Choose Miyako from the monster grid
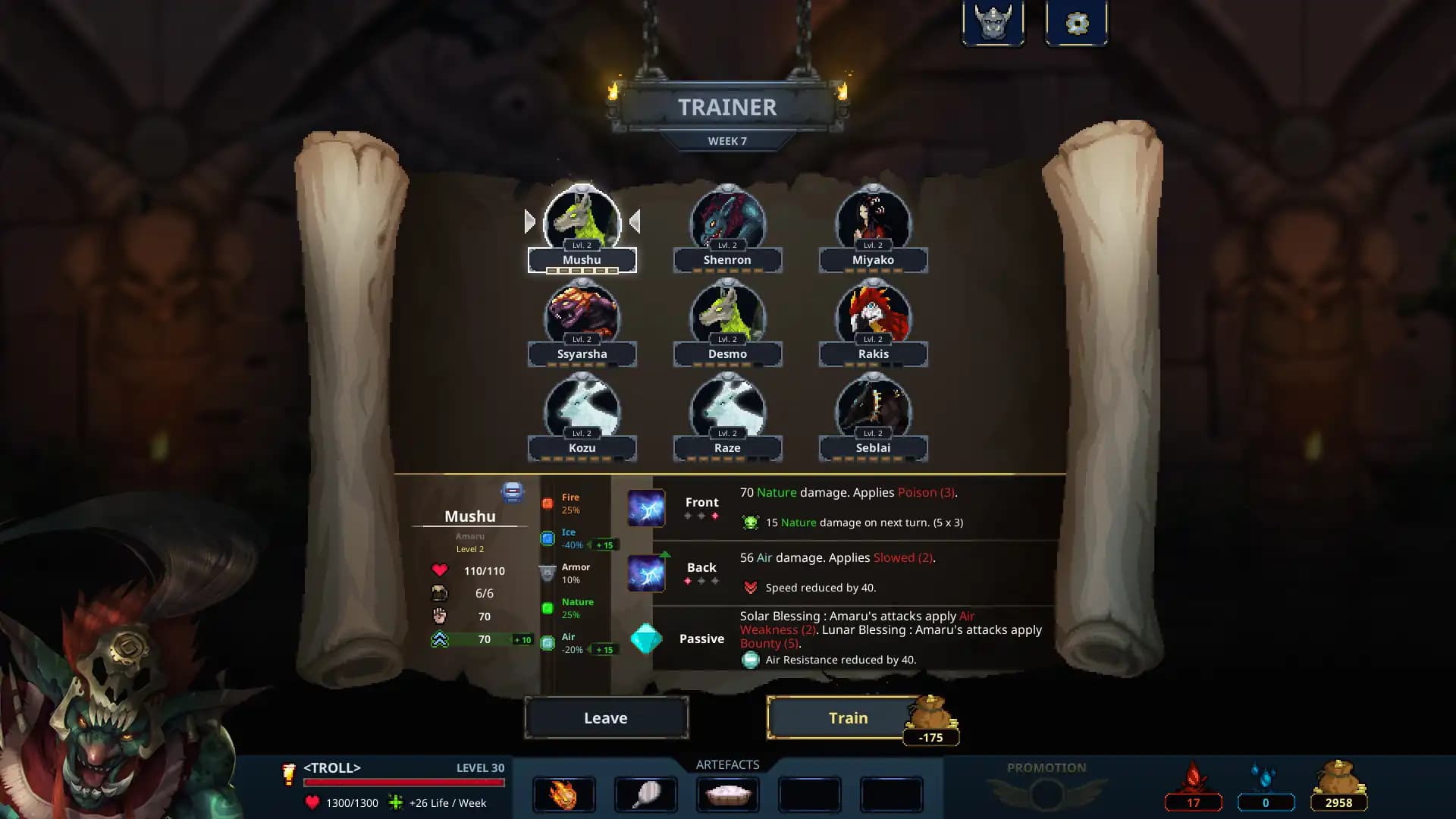The image size is (1456, 819). pos(873,224)
